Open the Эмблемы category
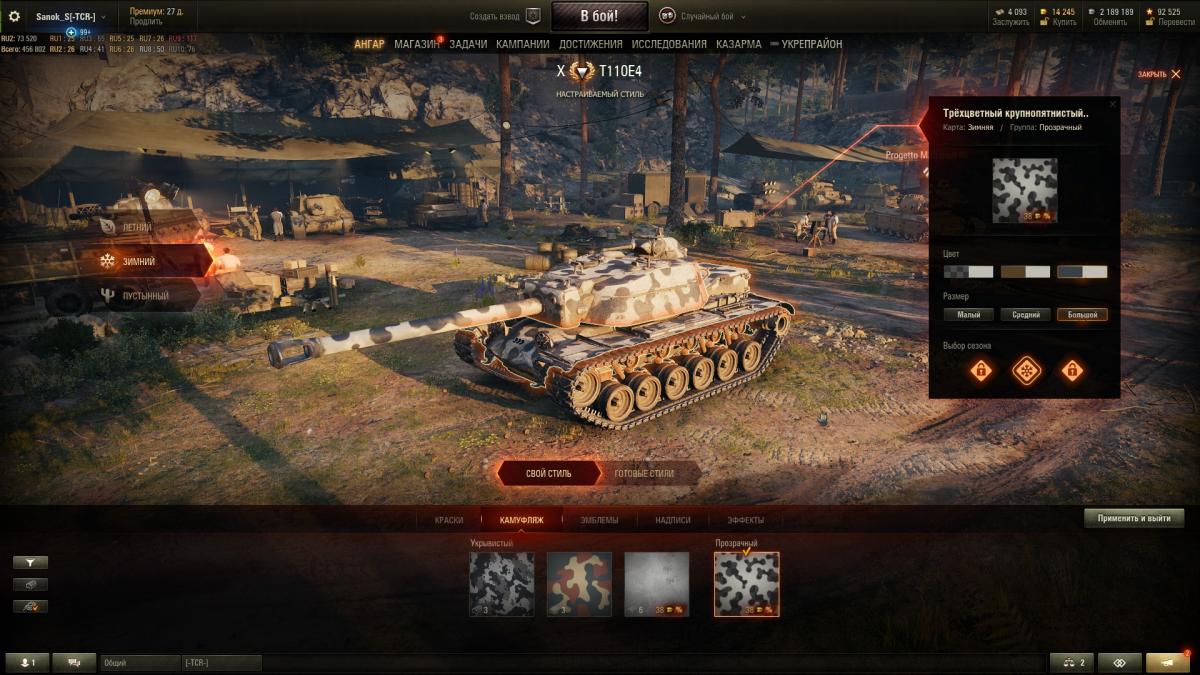This screenshot has height=675, width=1200. (599, 520)
